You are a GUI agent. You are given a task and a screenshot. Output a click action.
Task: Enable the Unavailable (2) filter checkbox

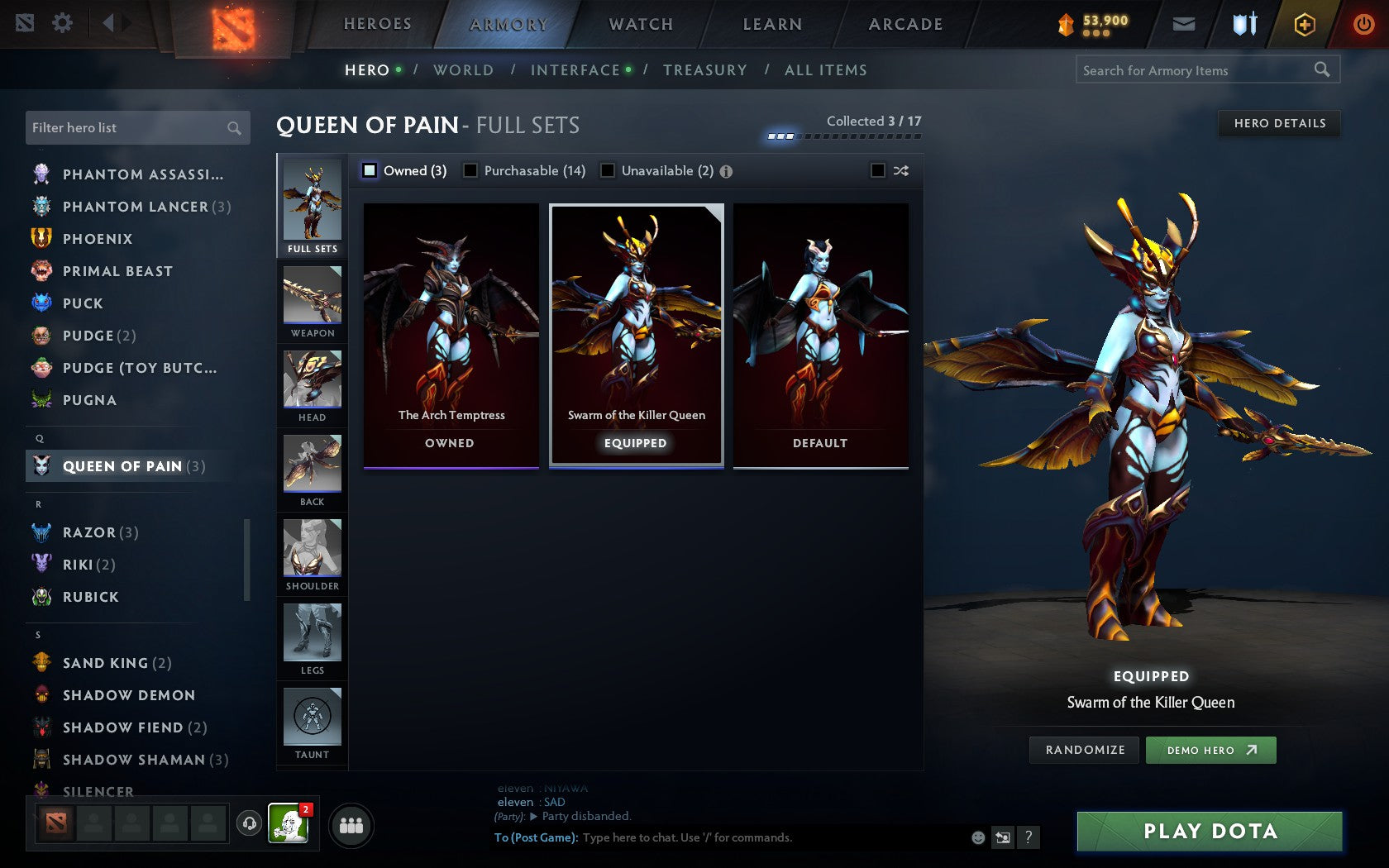coord(609,170)
